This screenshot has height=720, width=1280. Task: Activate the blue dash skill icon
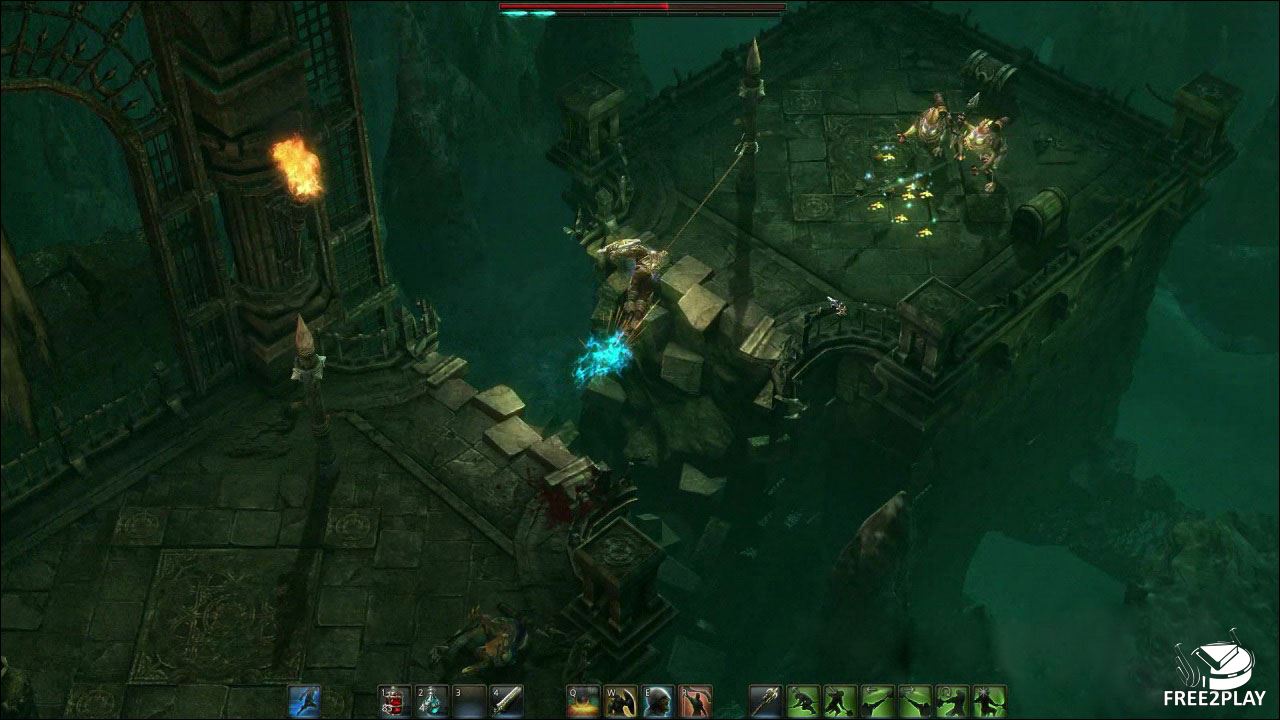(x=304, y=700)
